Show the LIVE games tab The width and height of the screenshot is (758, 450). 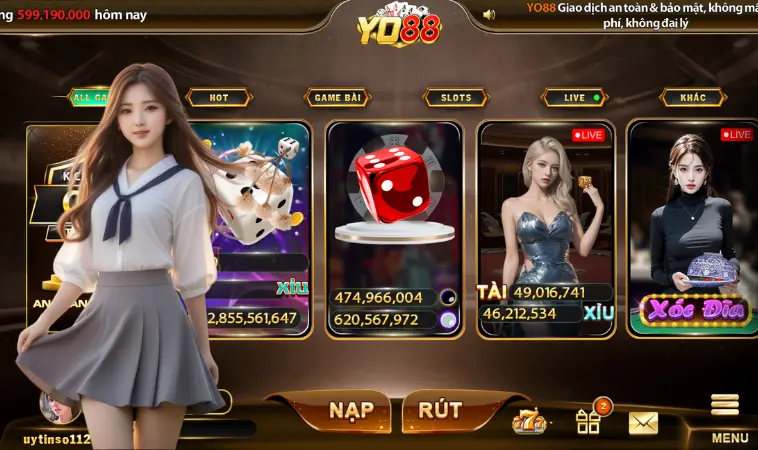tap(575, 97)
